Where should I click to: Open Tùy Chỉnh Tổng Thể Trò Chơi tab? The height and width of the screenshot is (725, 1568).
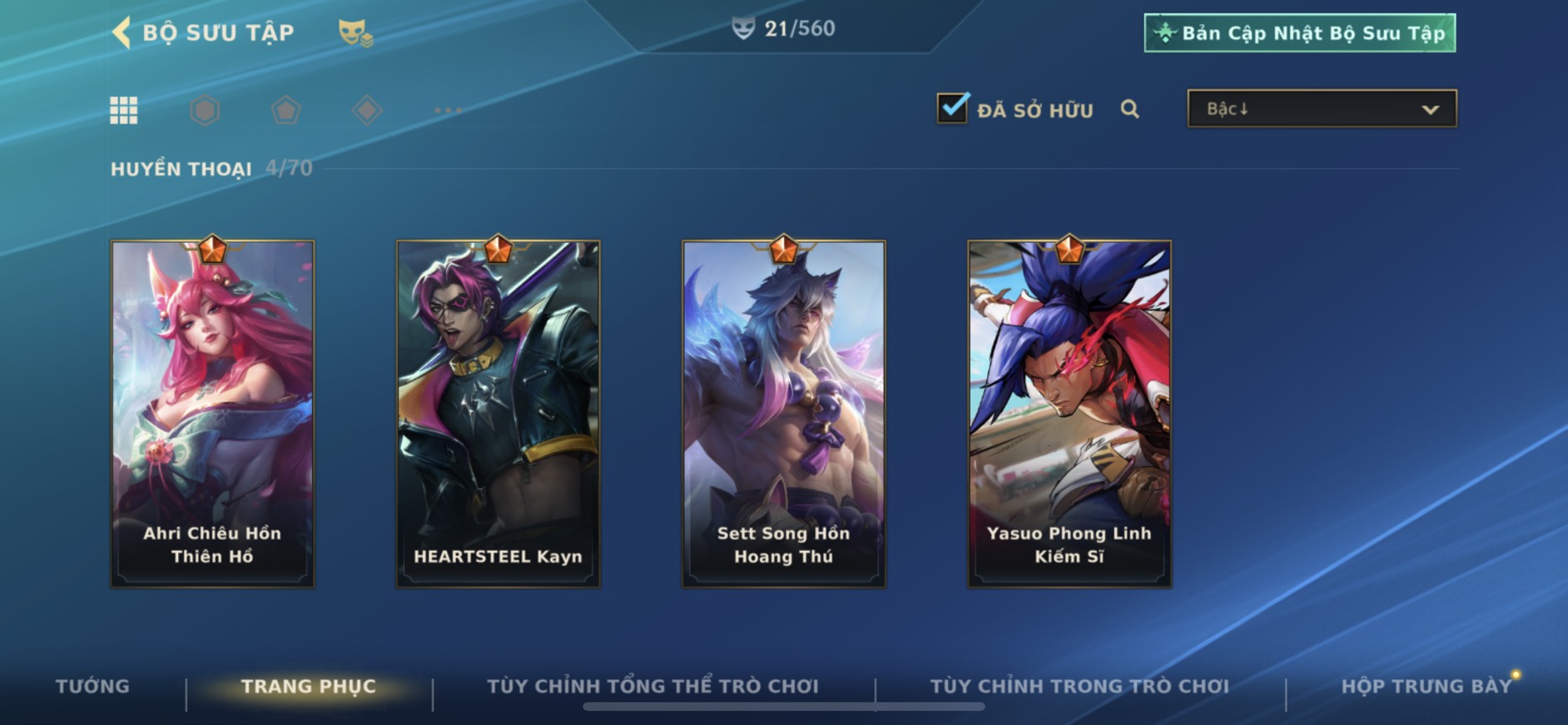(653, 687)
